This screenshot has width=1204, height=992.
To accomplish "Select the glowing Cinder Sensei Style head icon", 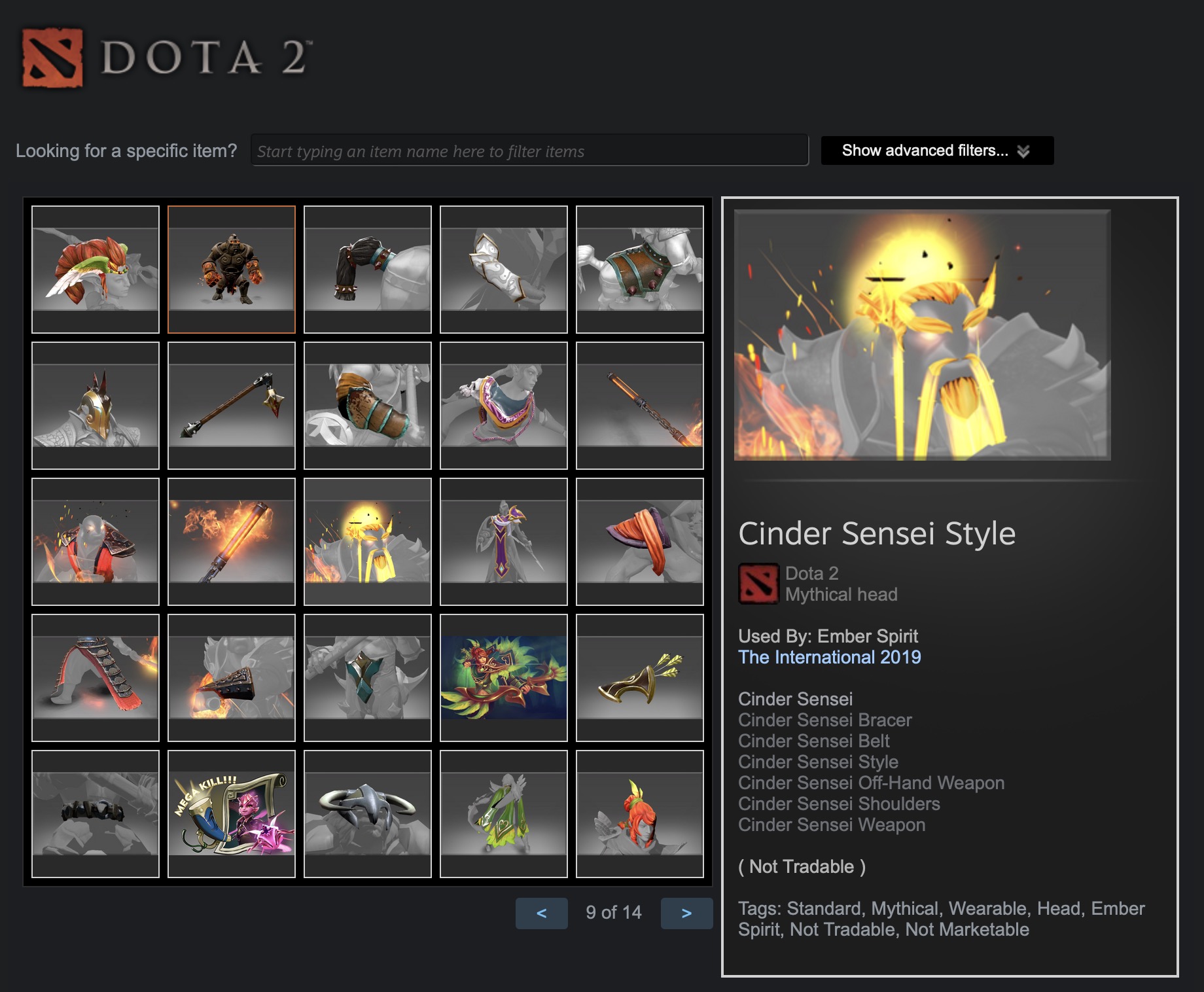I will pyautogui.click(x=367, y=540).
